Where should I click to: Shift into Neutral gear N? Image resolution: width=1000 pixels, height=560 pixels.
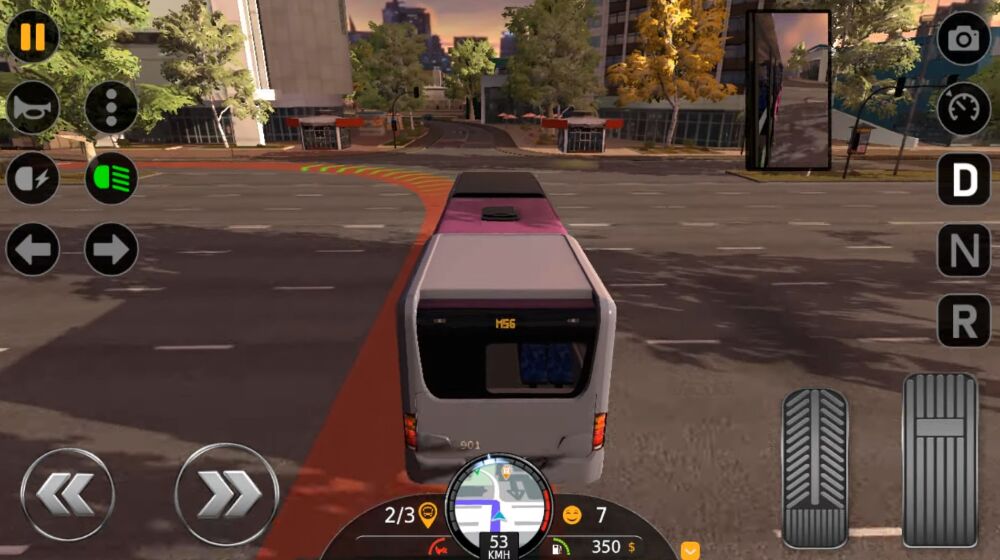click(963, 250)
